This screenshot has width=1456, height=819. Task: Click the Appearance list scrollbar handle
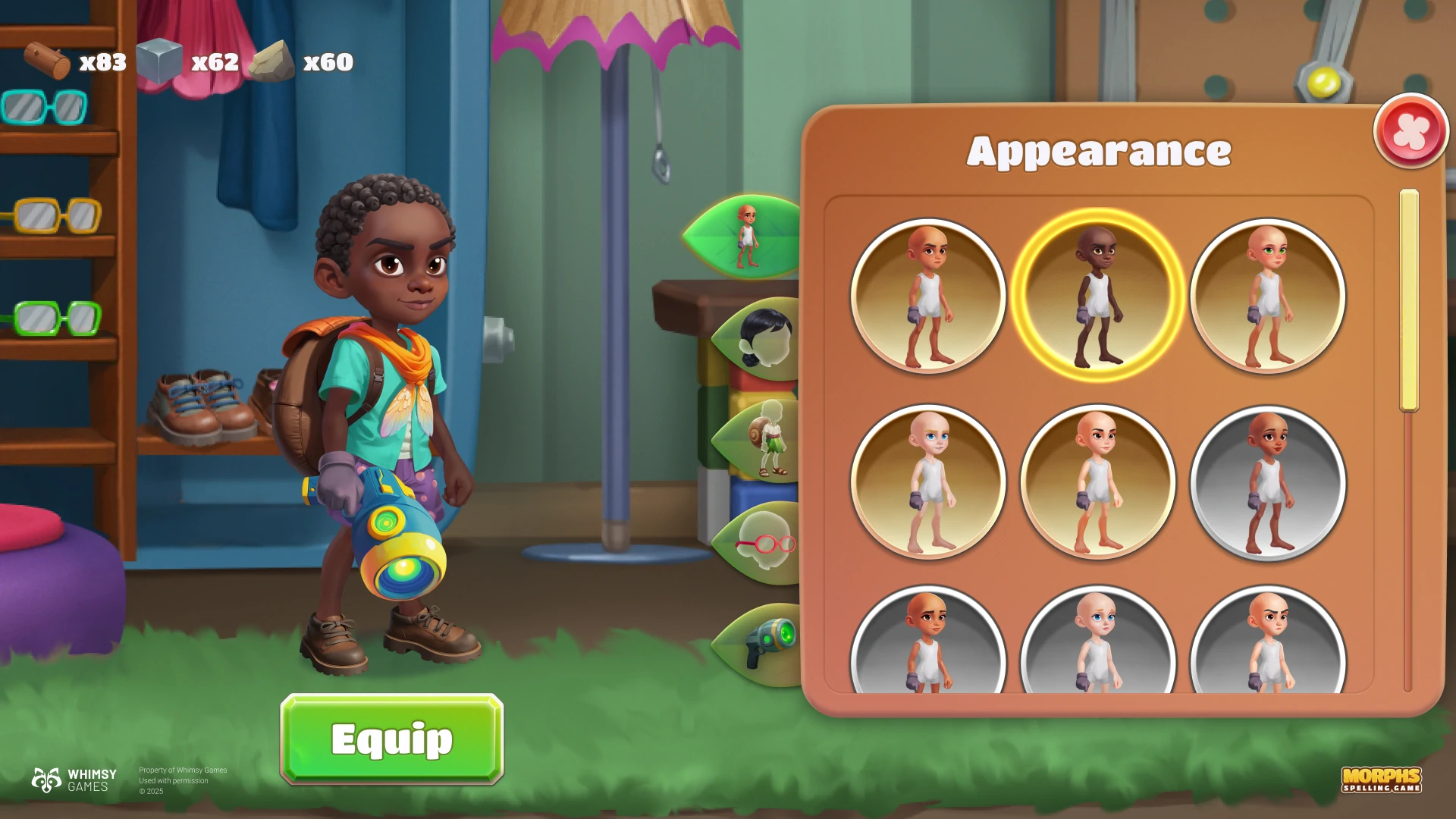[1409, 300]
